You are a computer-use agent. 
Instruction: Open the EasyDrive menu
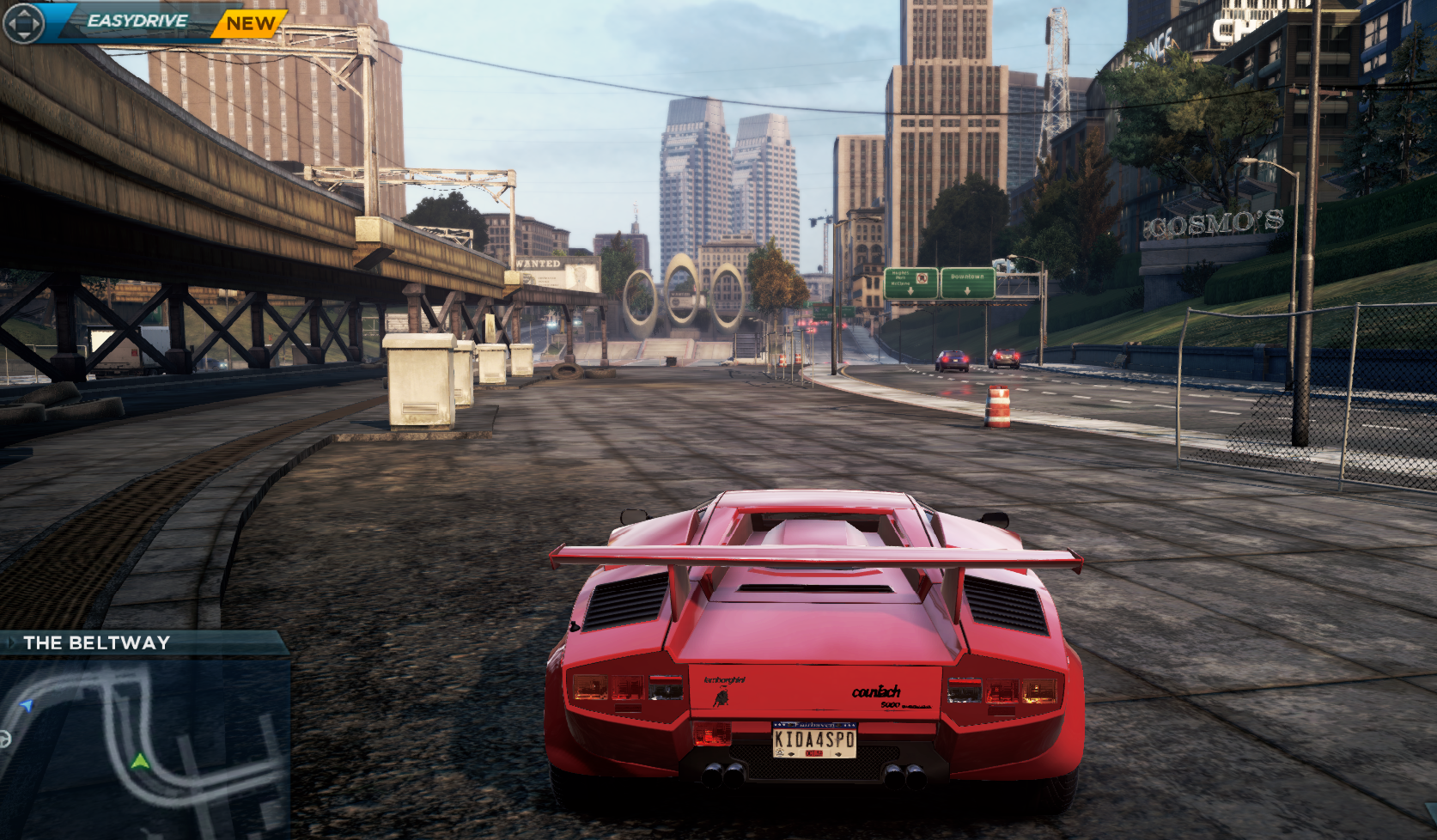click(136, 21)
